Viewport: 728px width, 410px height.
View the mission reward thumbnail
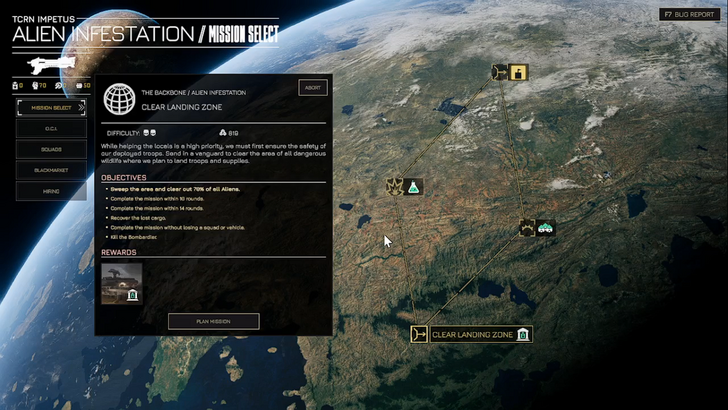pos(122,283)
